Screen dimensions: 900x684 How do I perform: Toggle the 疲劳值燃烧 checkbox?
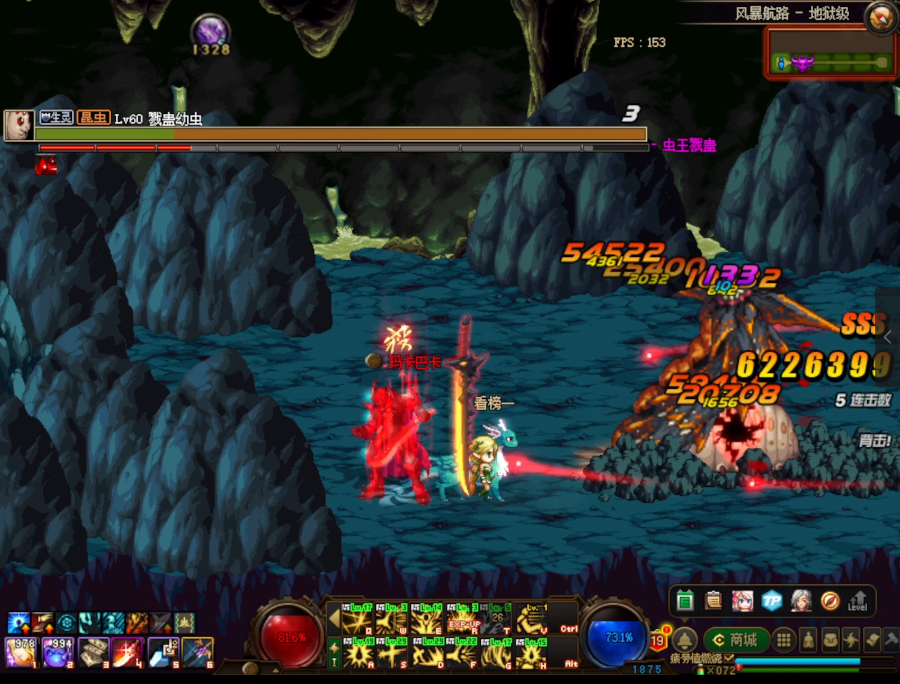(727, 658)
